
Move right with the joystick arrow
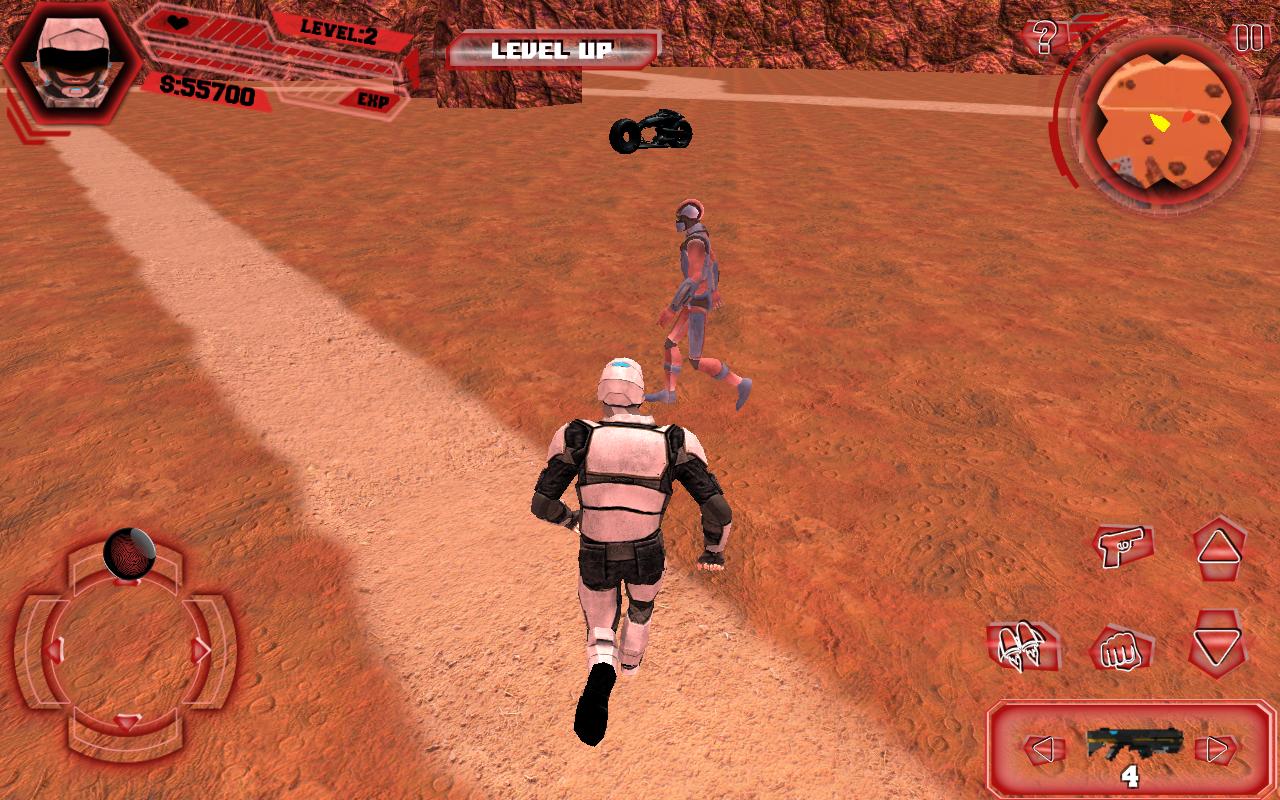pos(201,651)
